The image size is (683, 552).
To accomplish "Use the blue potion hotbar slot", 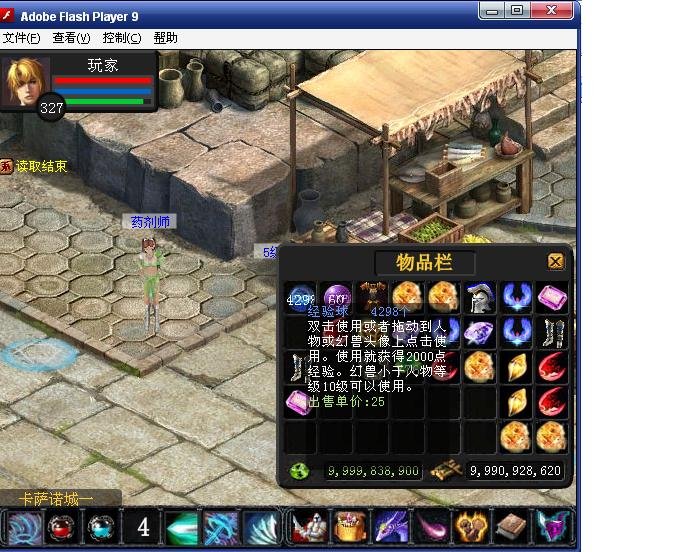I will point(101,527).
